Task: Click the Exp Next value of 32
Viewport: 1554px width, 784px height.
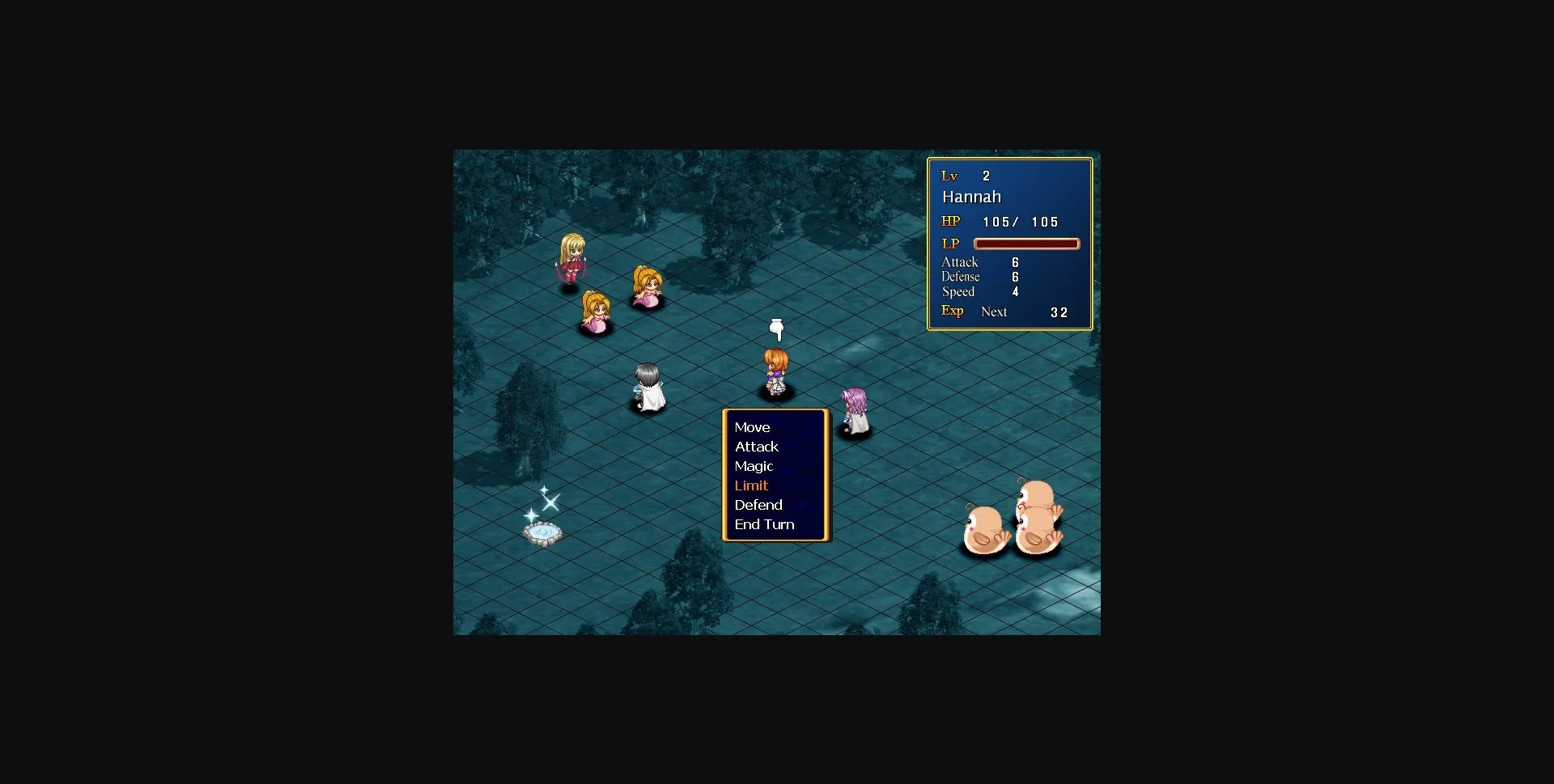Action: [x=1059, y=312]
